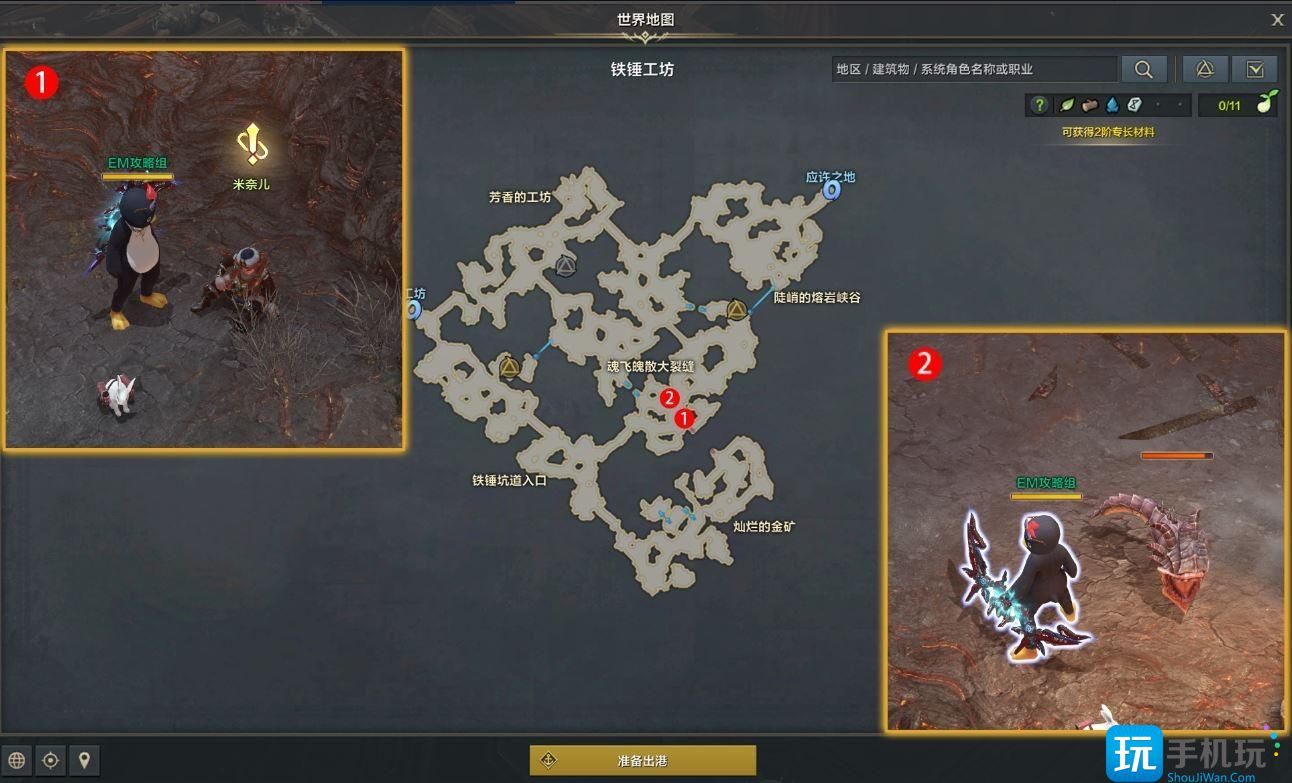Click the crosshair locate-player icon at bottom left
This screenshot has height=783, width=1292.
(52, 760)
